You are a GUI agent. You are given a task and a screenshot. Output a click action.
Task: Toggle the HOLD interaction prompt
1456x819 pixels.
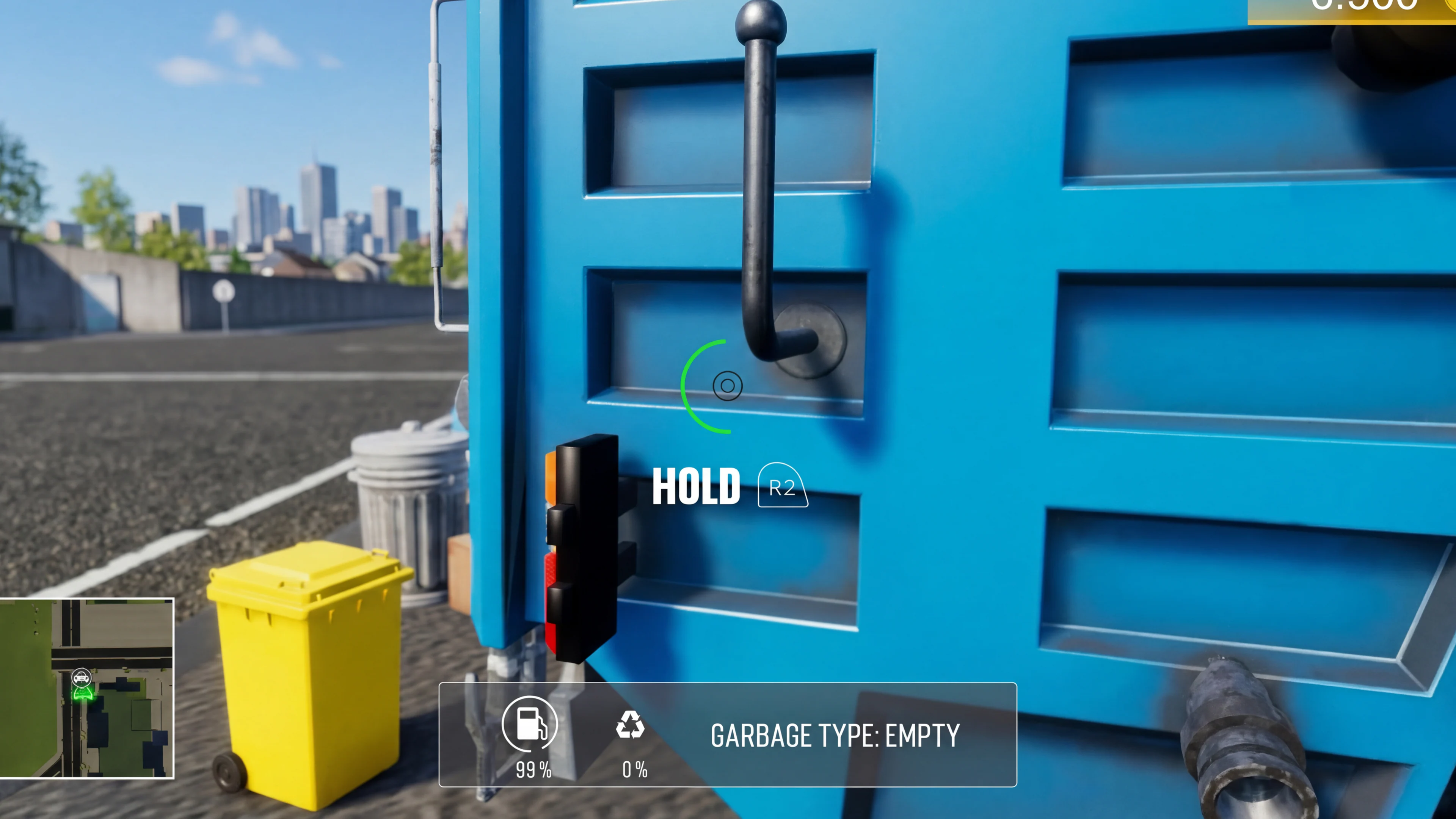[x=697, y=485]
